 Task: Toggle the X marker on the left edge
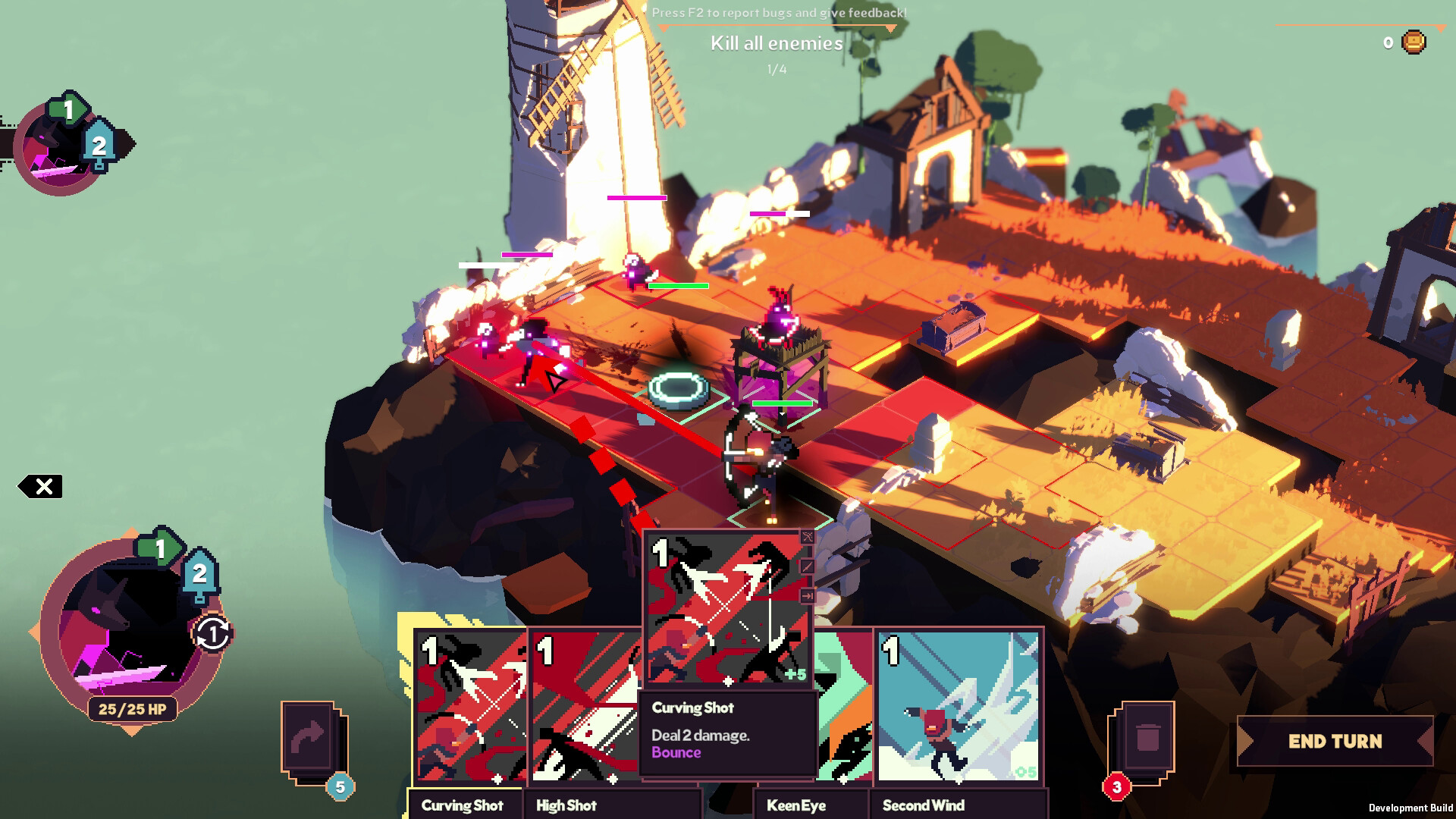pyautogui.click(x=45, y=485)
